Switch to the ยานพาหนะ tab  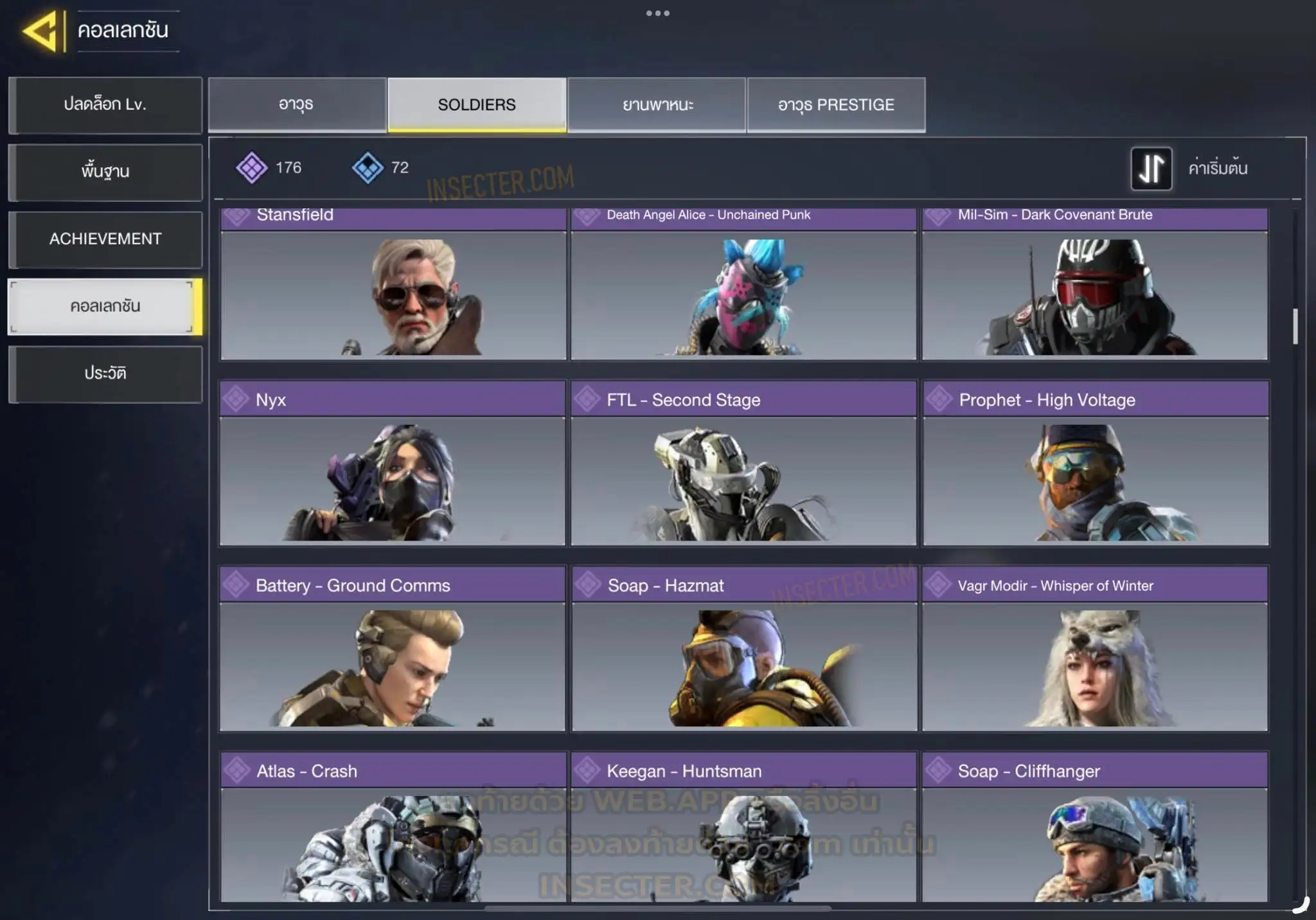(x=657, y=105)
